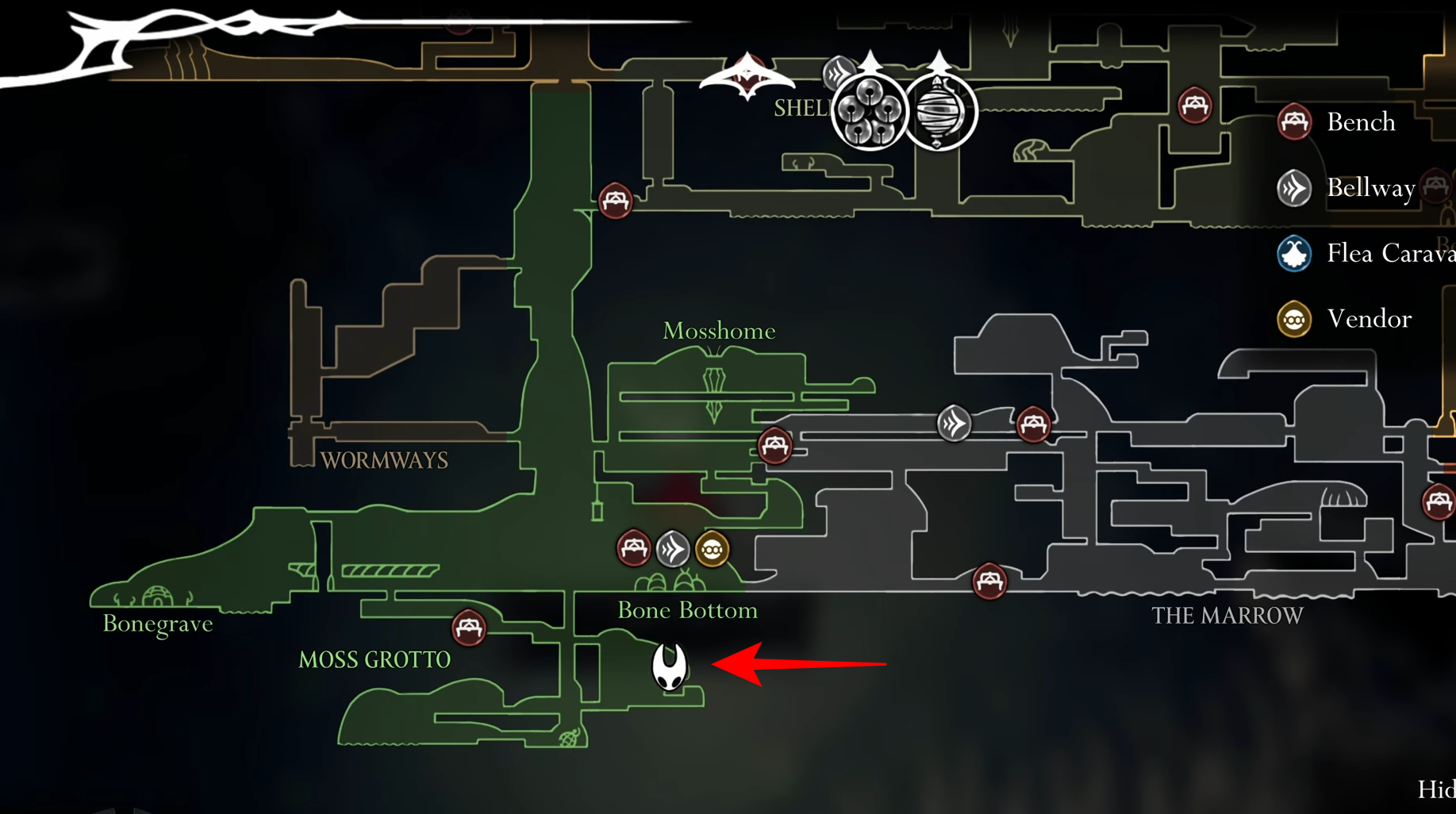Click the Bellway station marker in The Marrow
The width and height of the screenshot is (1456, 814).
tap(954, 424)
